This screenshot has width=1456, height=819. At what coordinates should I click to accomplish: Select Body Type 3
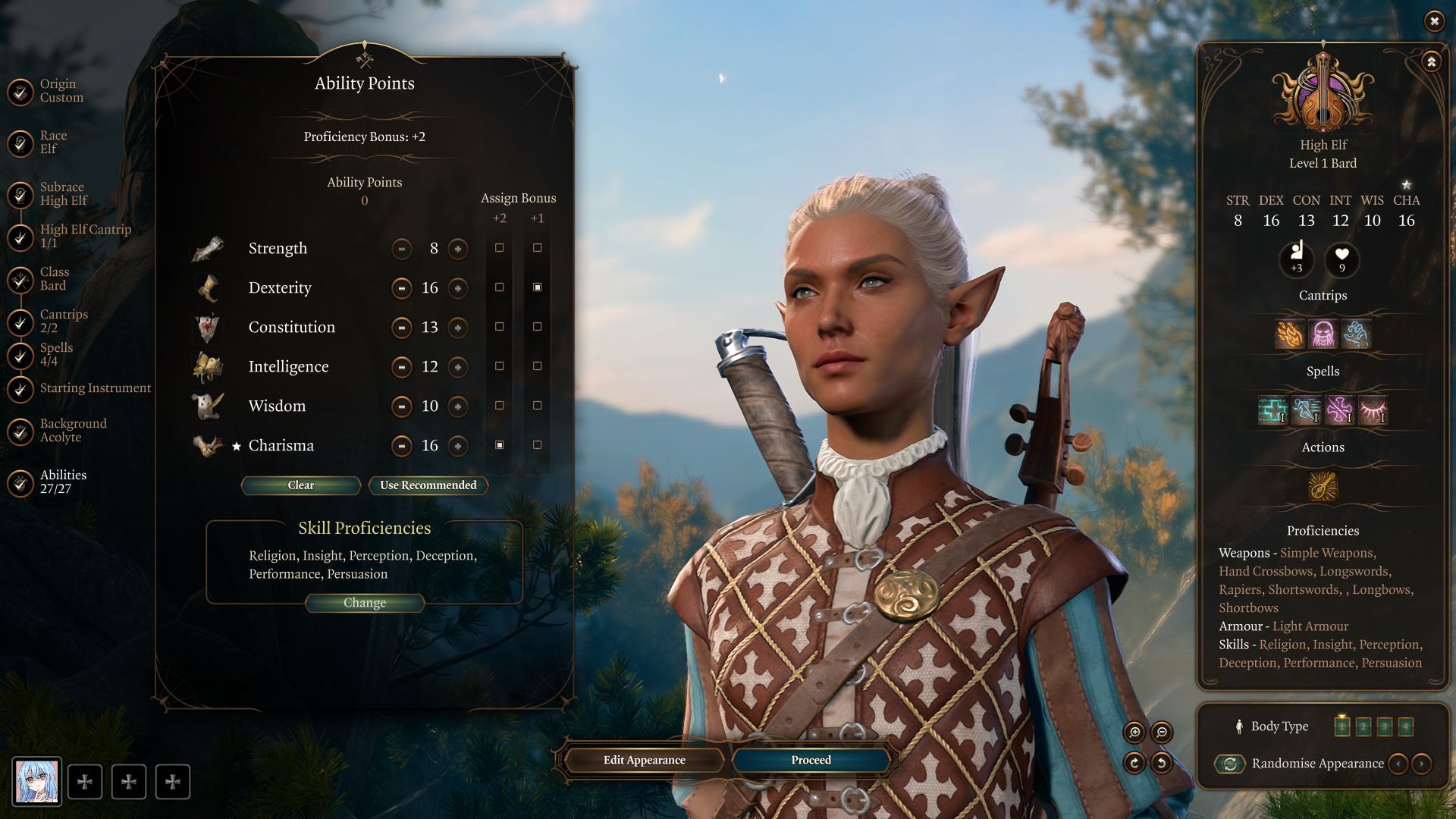click(1385, 726)
